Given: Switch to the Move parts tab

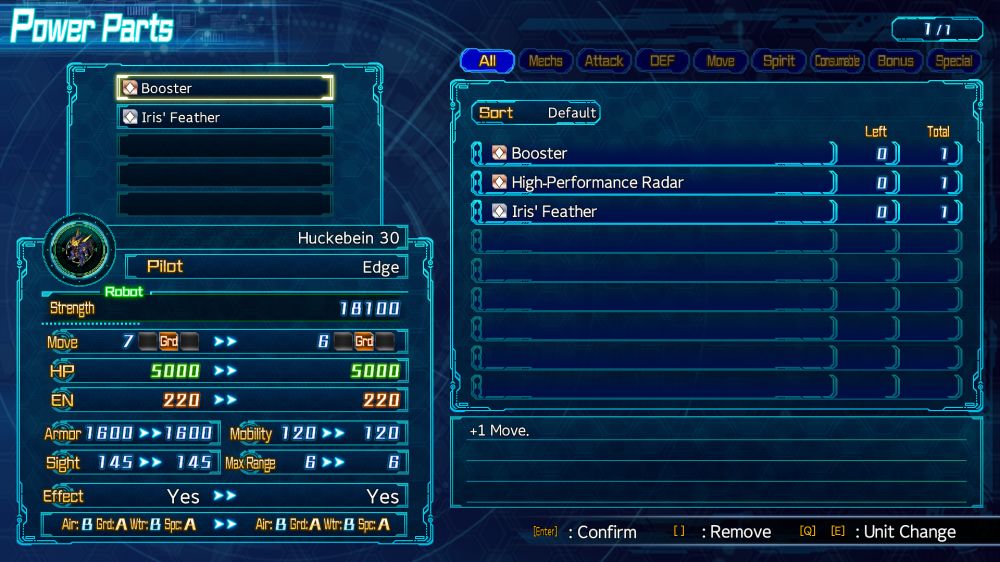Looking at the screenshot, I should coord(720,61).
